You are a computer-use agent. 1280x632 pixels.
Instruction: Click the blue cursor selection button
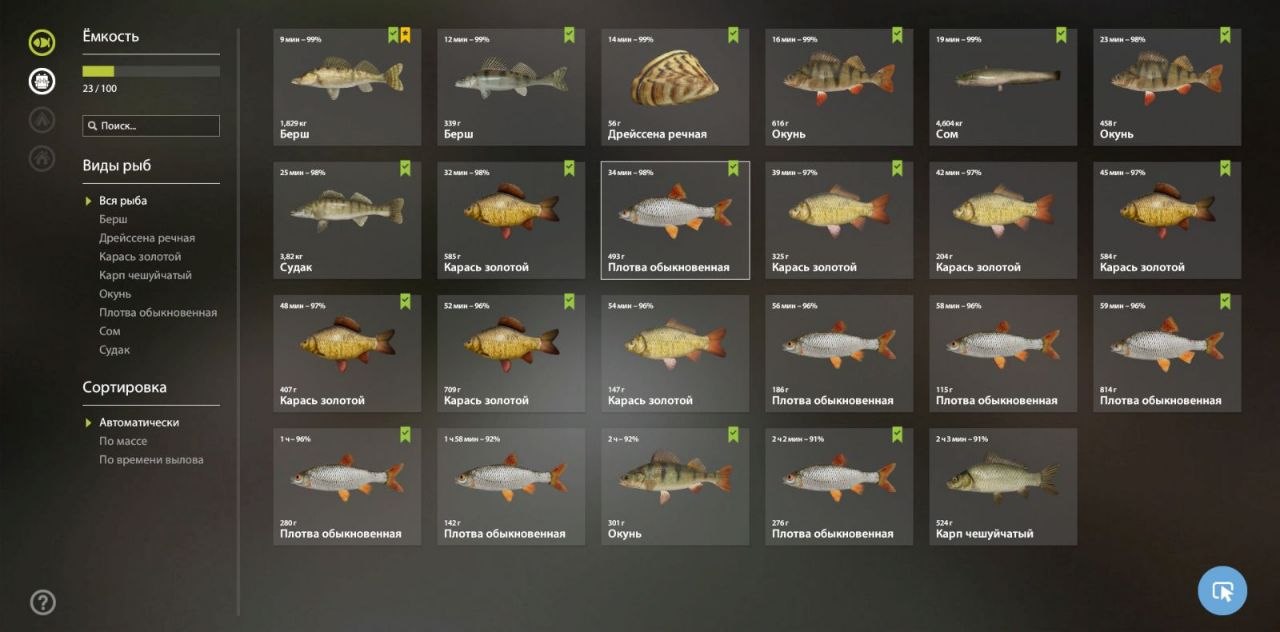[x=1222, y=591]
